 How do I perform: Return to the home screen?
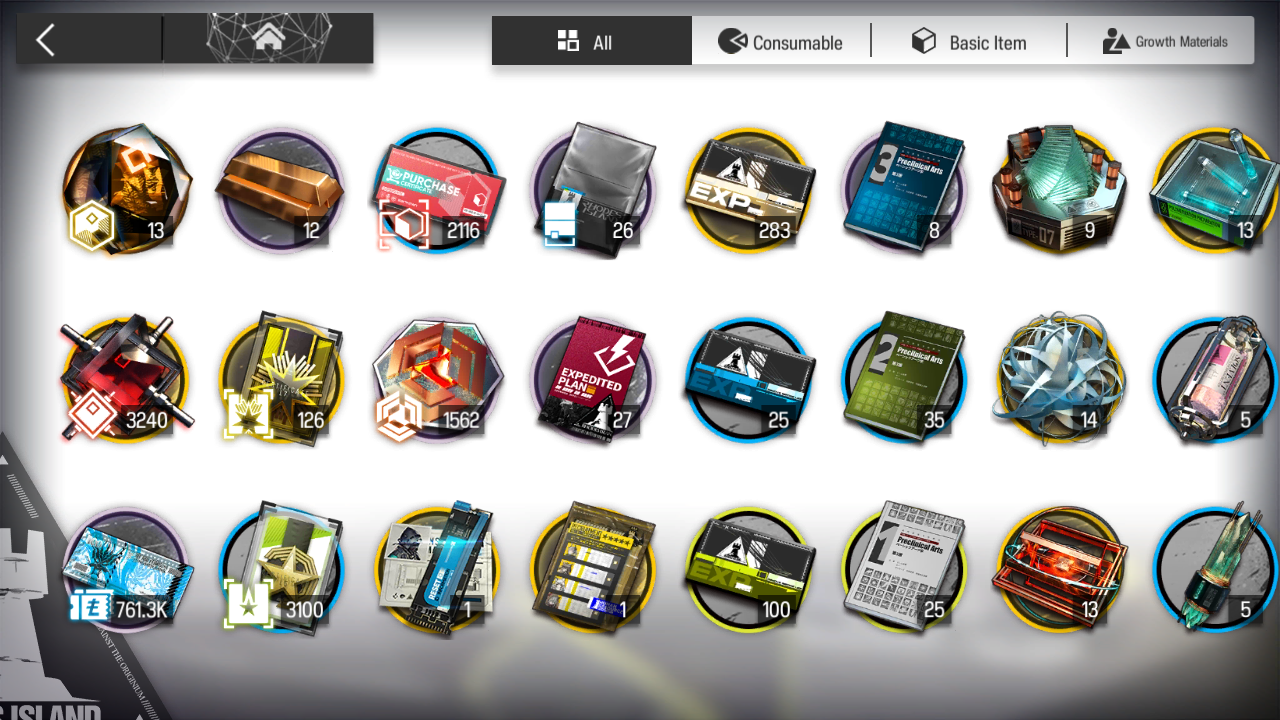tap(268, 40)
